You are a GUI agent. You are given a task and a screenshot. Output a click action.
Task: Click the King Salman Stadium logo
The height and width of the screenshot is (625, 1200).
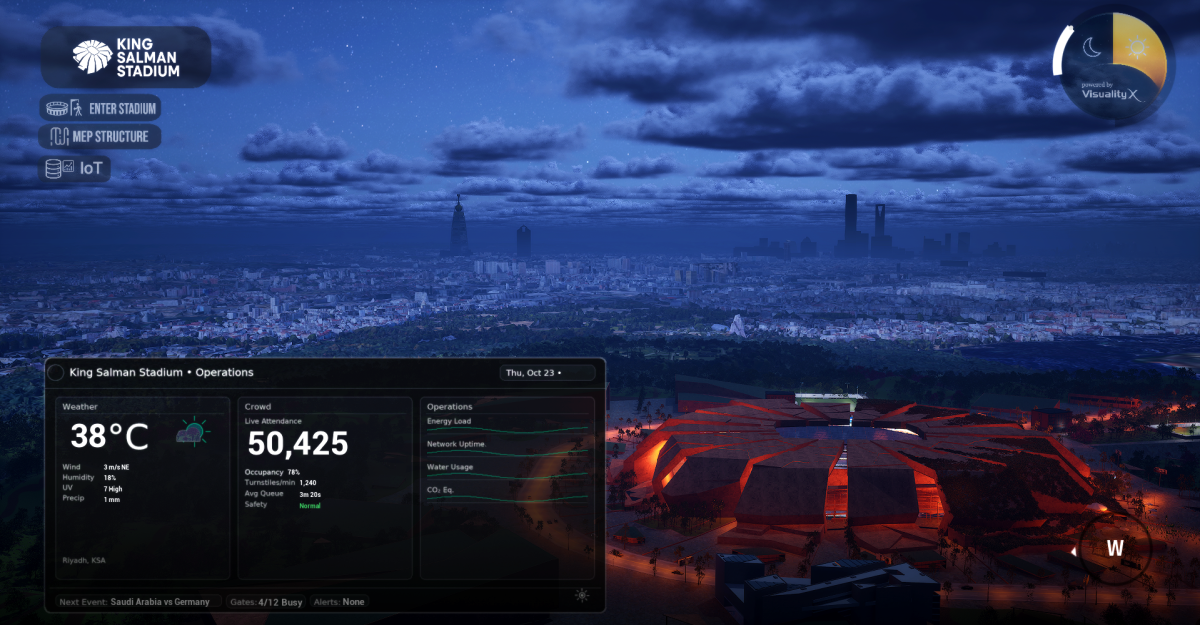125,57
